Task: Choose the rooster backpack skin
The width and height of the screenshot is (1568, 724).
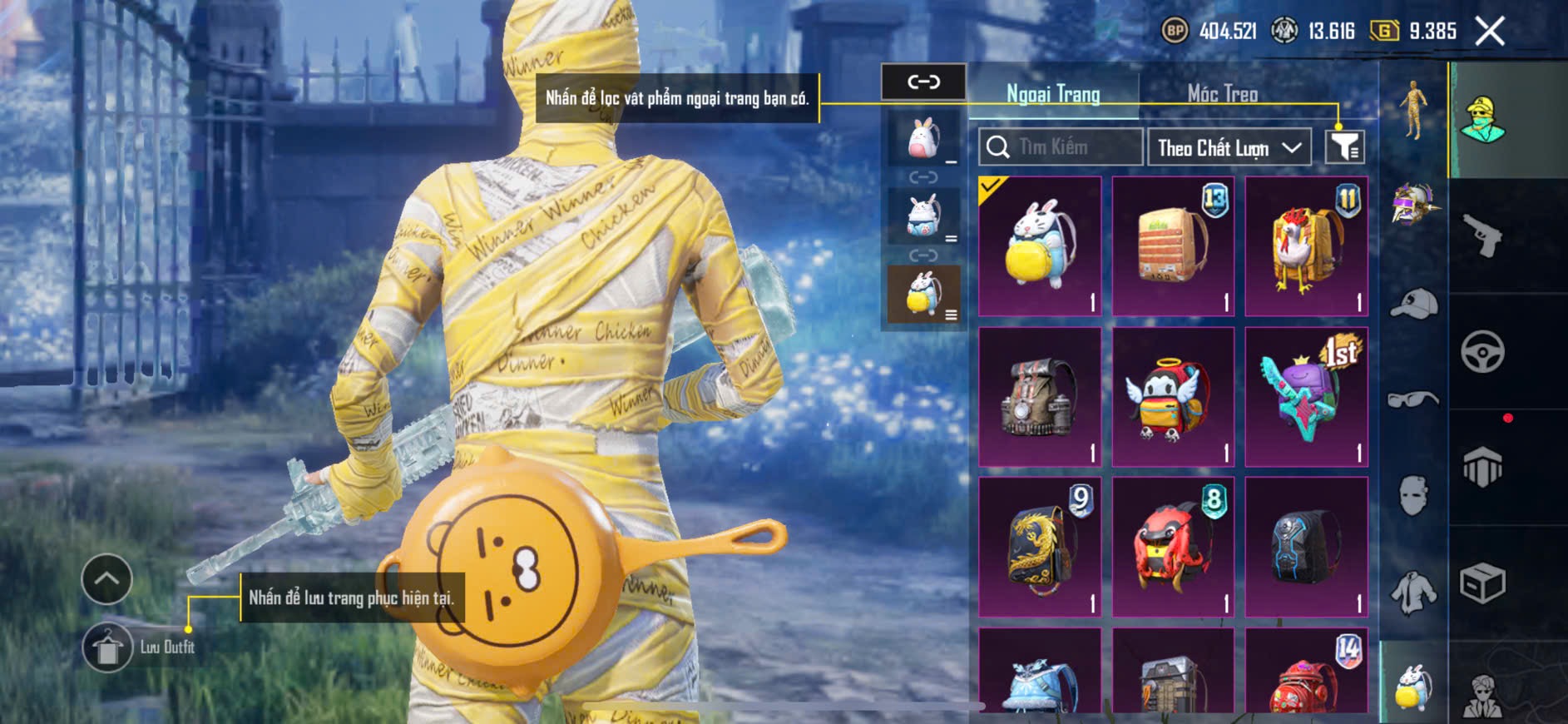Action: click(x=1306, y=245)
